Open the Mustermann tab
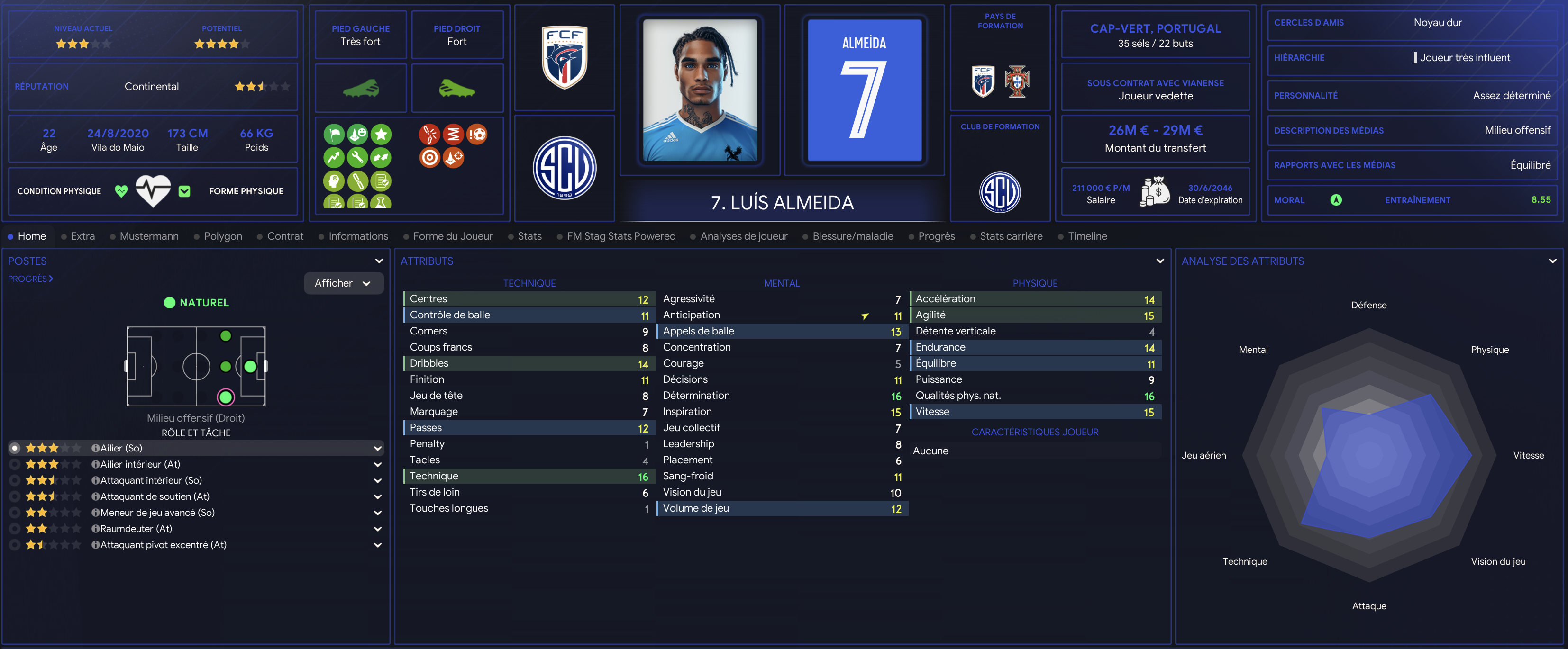Viewport: 1568px width, 649px height. pyautogui.click(x=148, y=236)
